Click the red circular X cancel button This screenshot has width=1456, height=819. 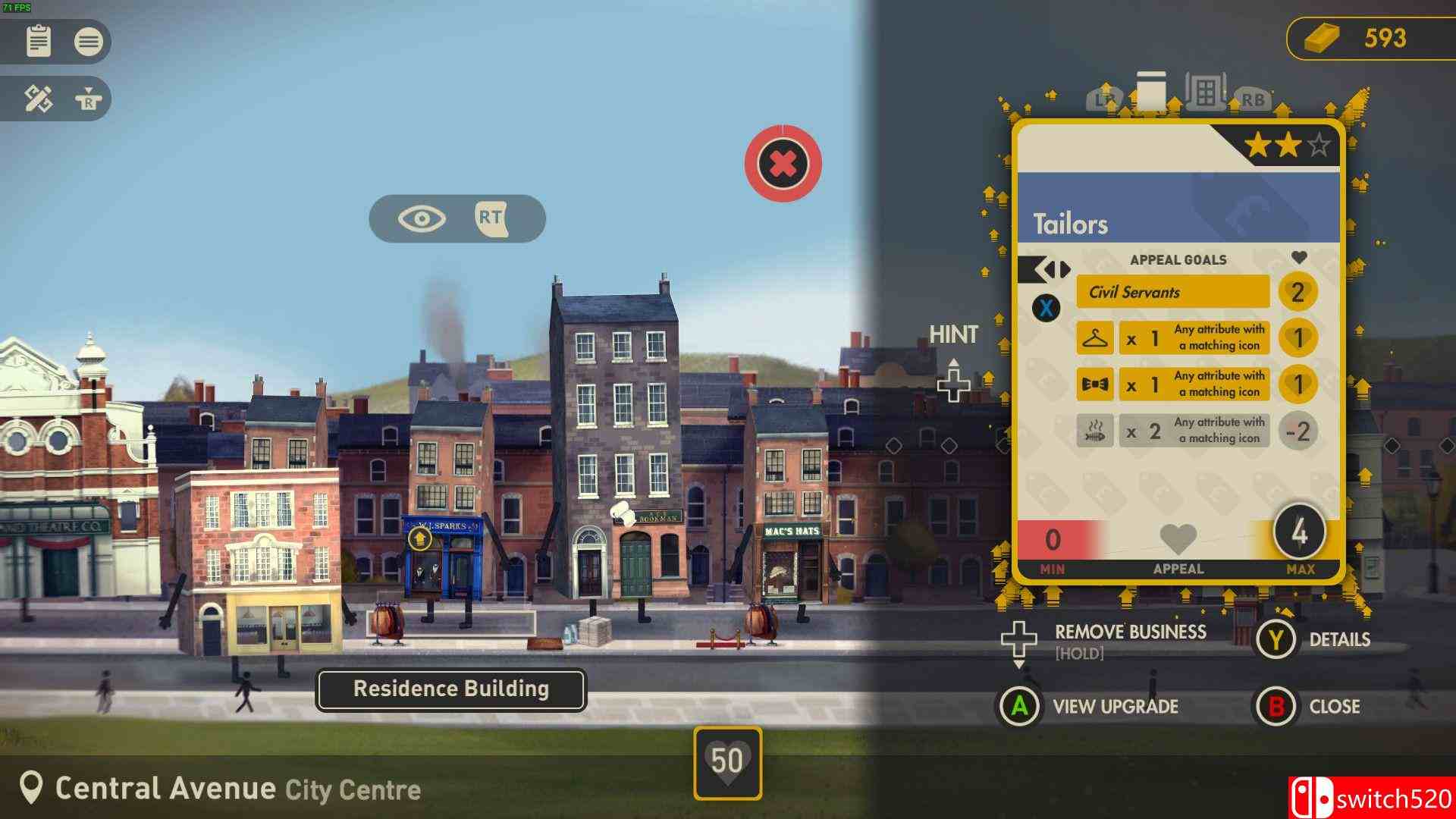(x=783, y=164)
